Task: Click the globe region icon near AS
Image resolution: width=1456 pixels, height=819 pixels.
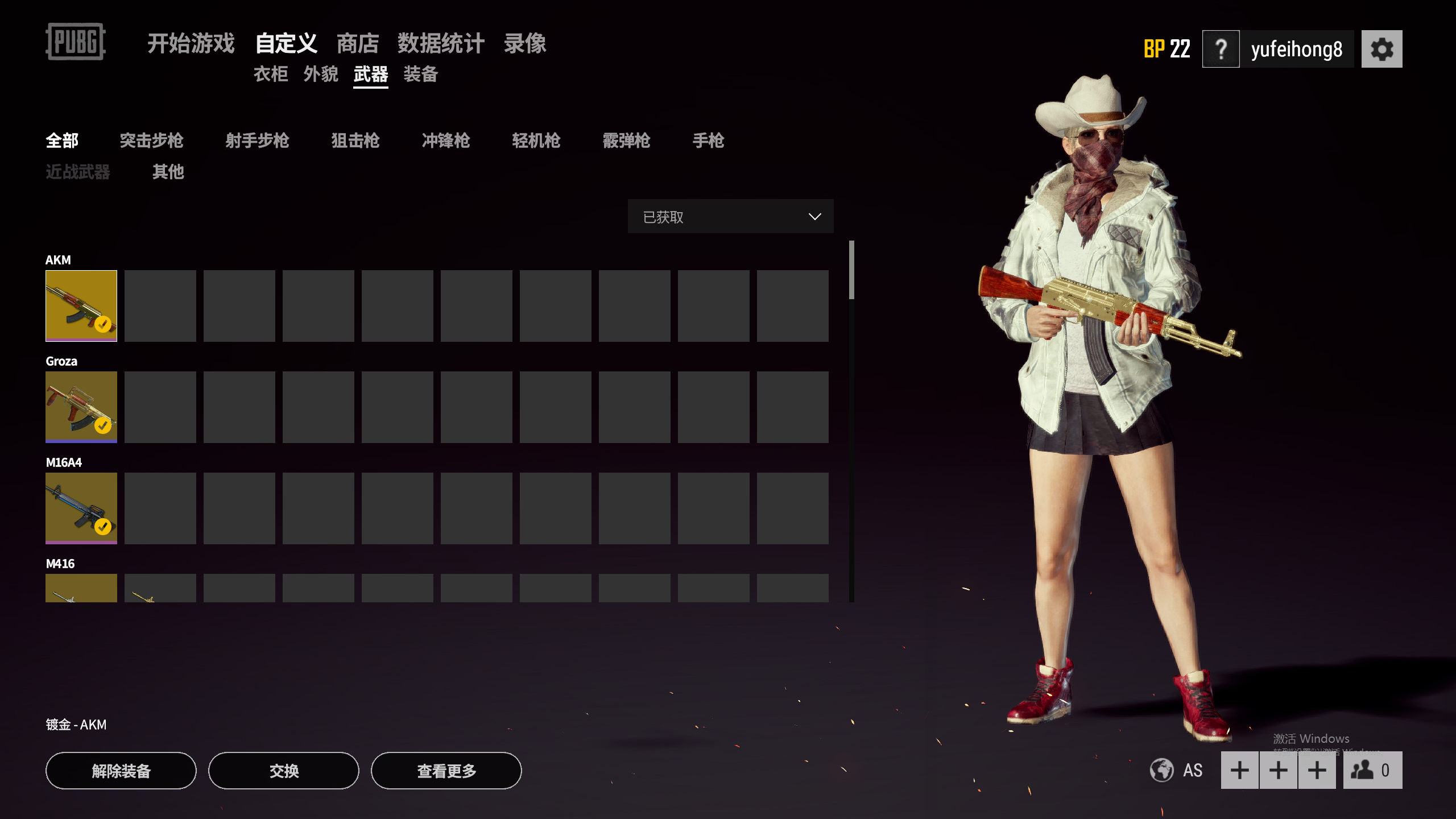Action: [1161, 771]
